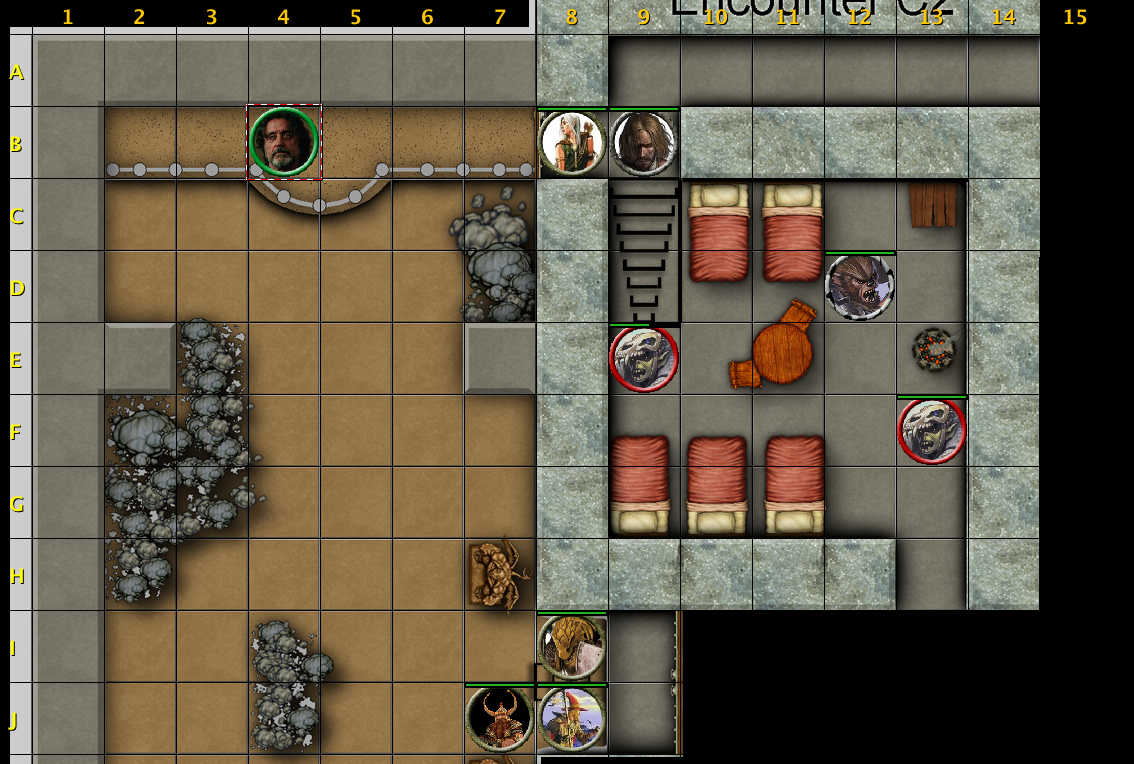Select the grey-bearded man token with green ring
1134x764 pixels.
284,142
